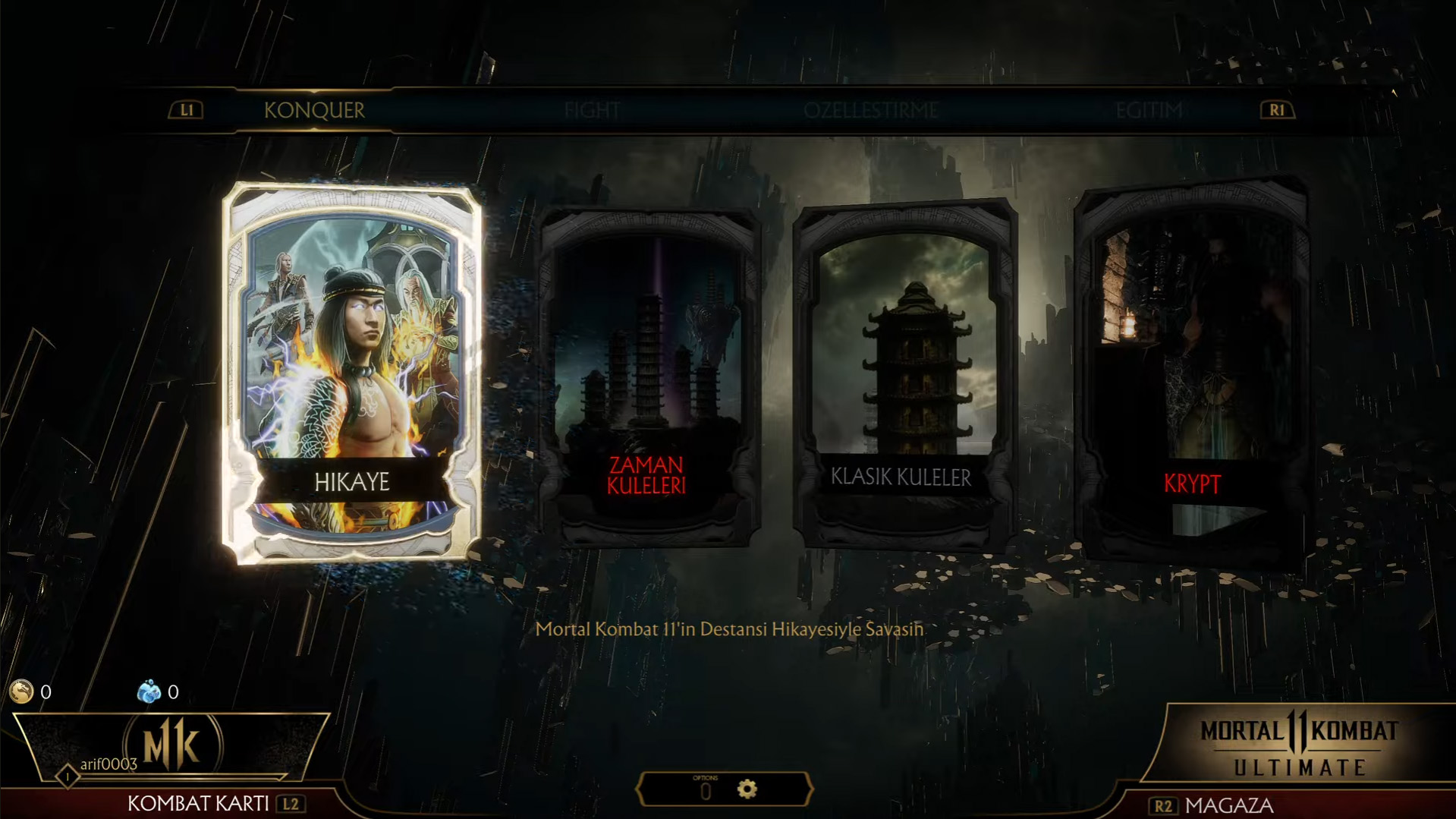Screen dimensions: 1456x819
Task: Open the FIGHT tab
Action: pos(592,111)
